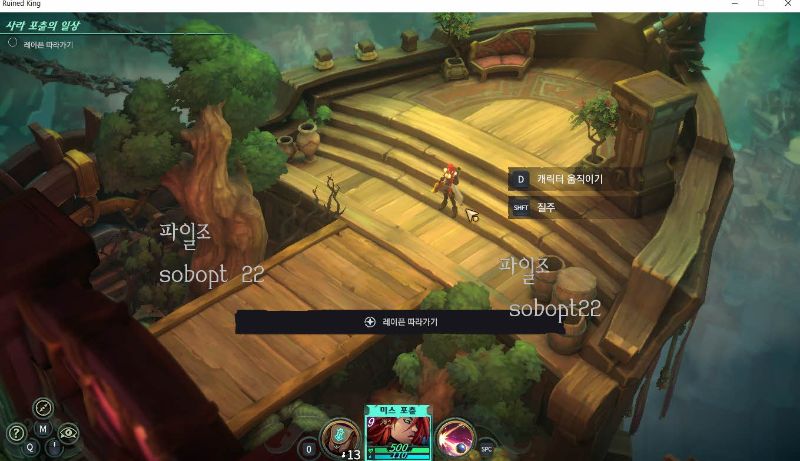Open the compass icon in the corner wheel

pyautogui.click(x=43, y=407)
